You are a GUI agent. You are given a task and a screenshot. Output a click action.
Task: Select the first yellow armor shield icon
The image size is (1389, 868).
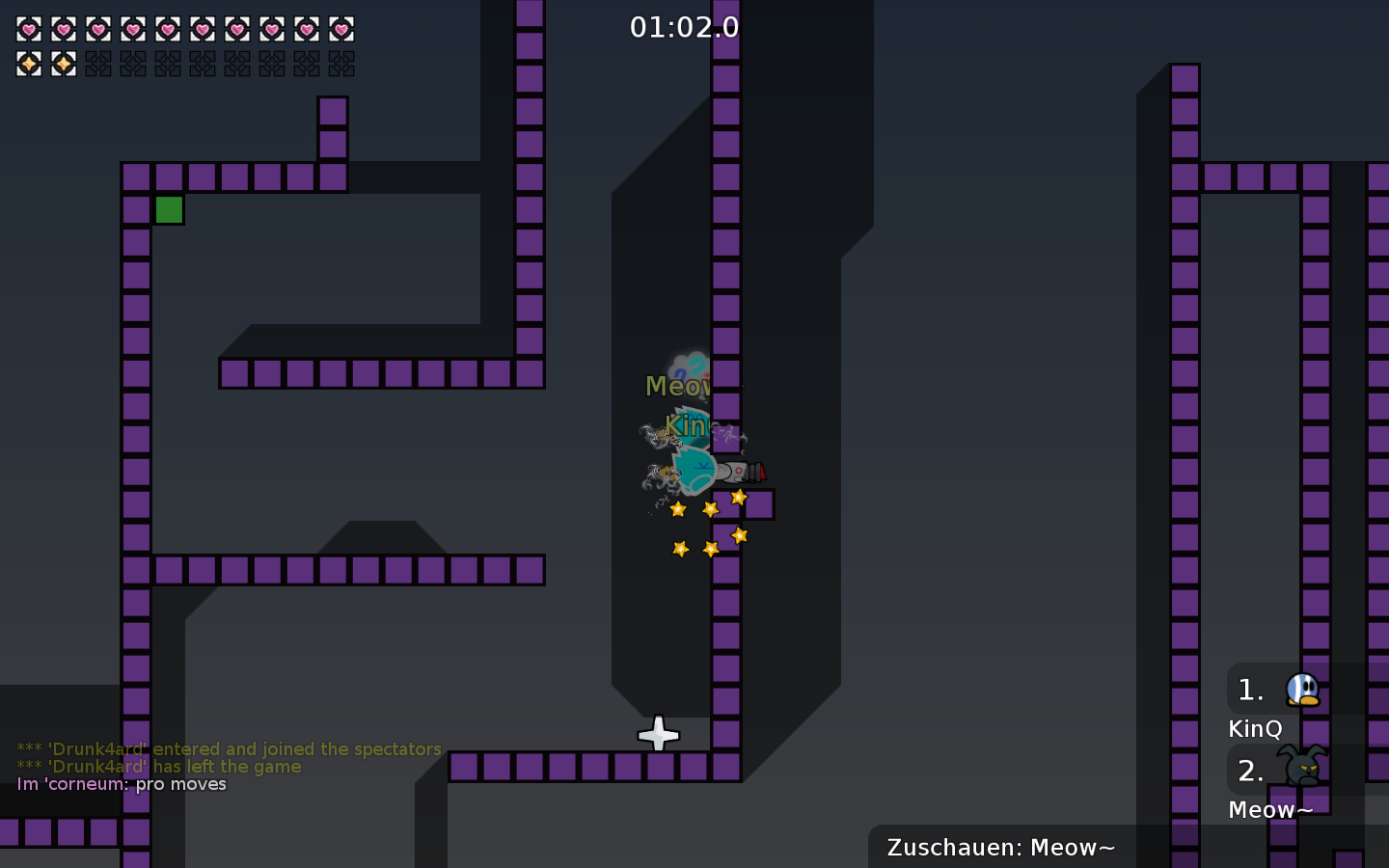click(x=29, y=64)
